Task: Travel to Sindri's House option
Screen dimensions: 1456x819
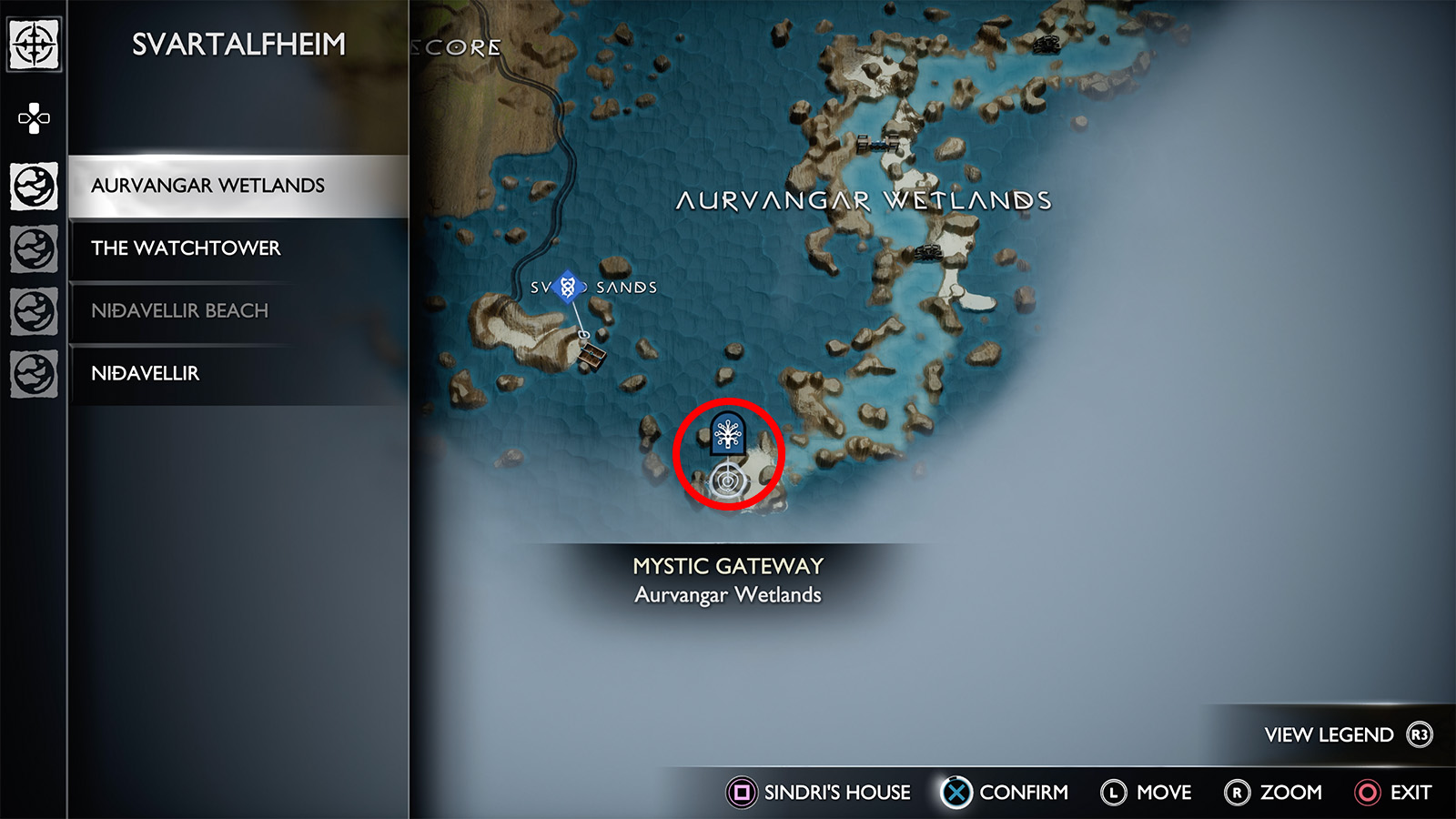Action: pyautogui.click(x=819, y=793)
